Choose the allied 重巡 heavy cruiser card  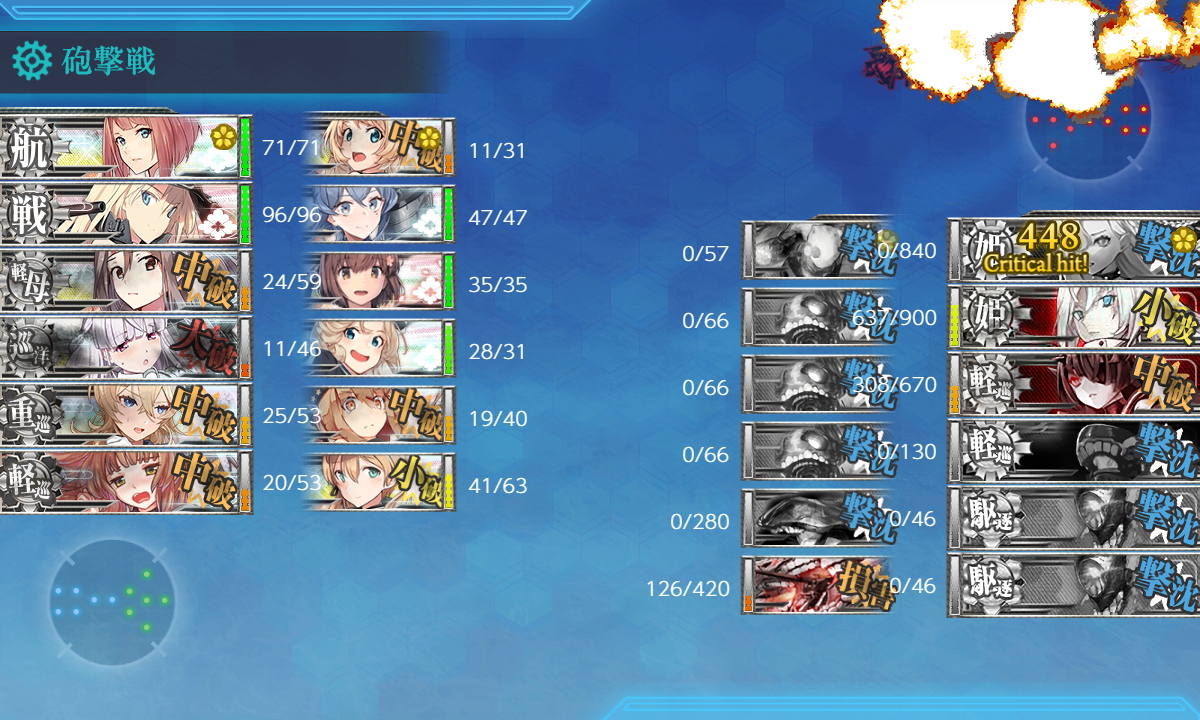tap(125, 416)
